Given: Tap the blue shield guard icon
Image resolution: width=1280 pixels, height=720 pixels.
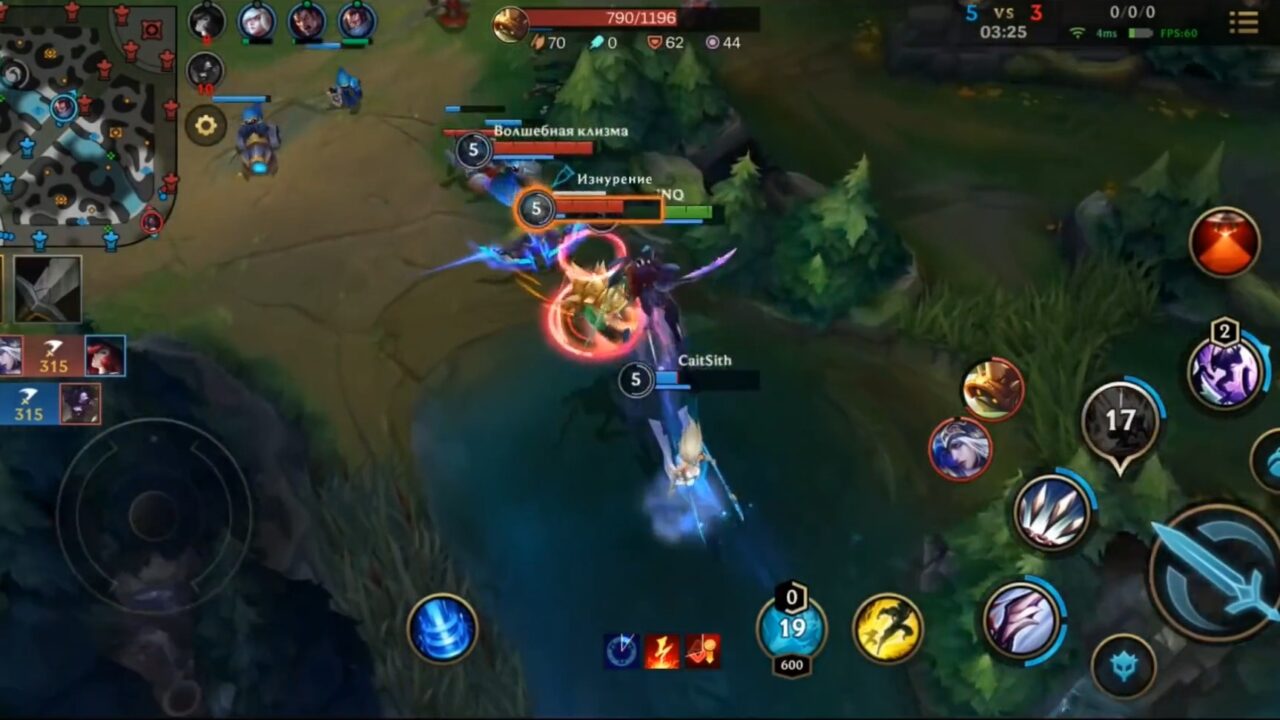Looking at the screenshot, I should 1125,662.
